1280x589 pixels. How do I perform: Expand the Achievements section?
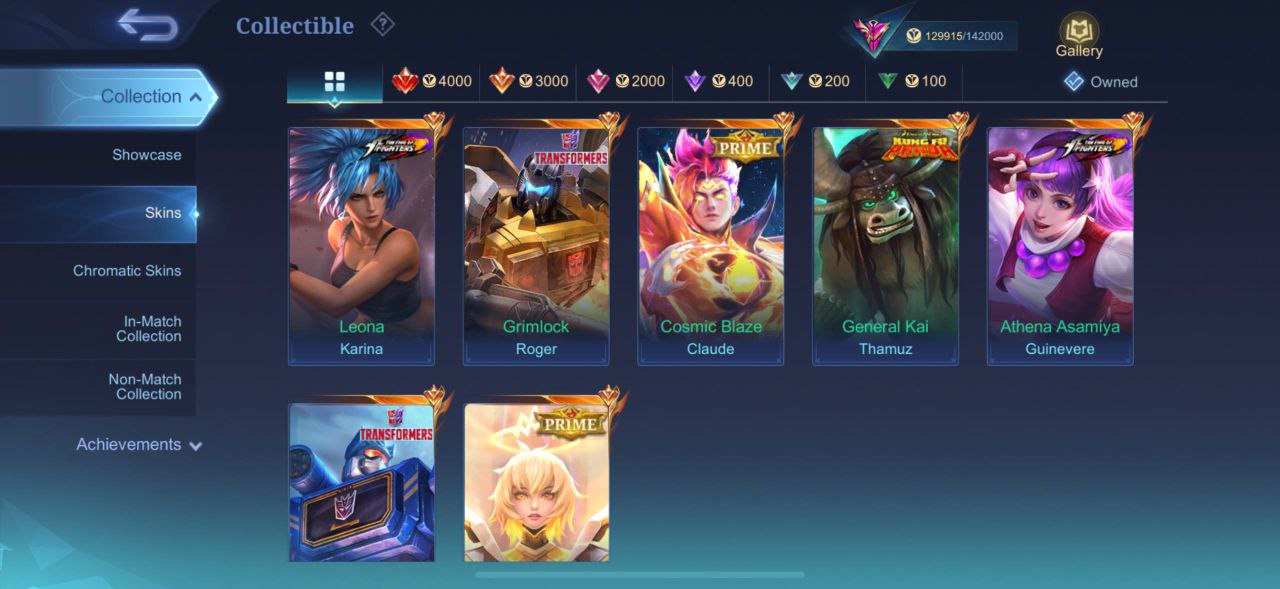(x=139, y=445)
